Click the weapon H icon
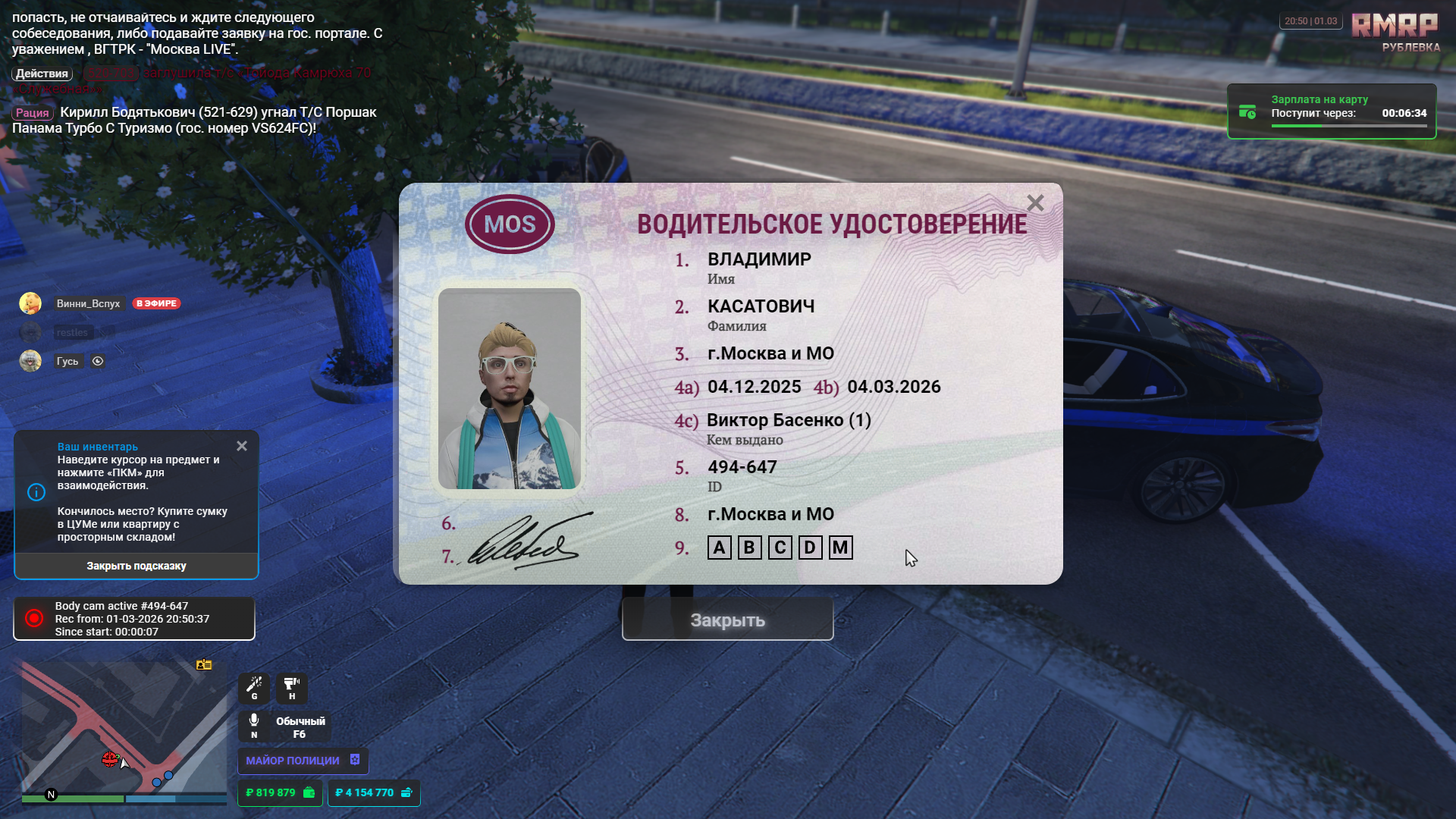1456x819 pixels. (292, 688)
